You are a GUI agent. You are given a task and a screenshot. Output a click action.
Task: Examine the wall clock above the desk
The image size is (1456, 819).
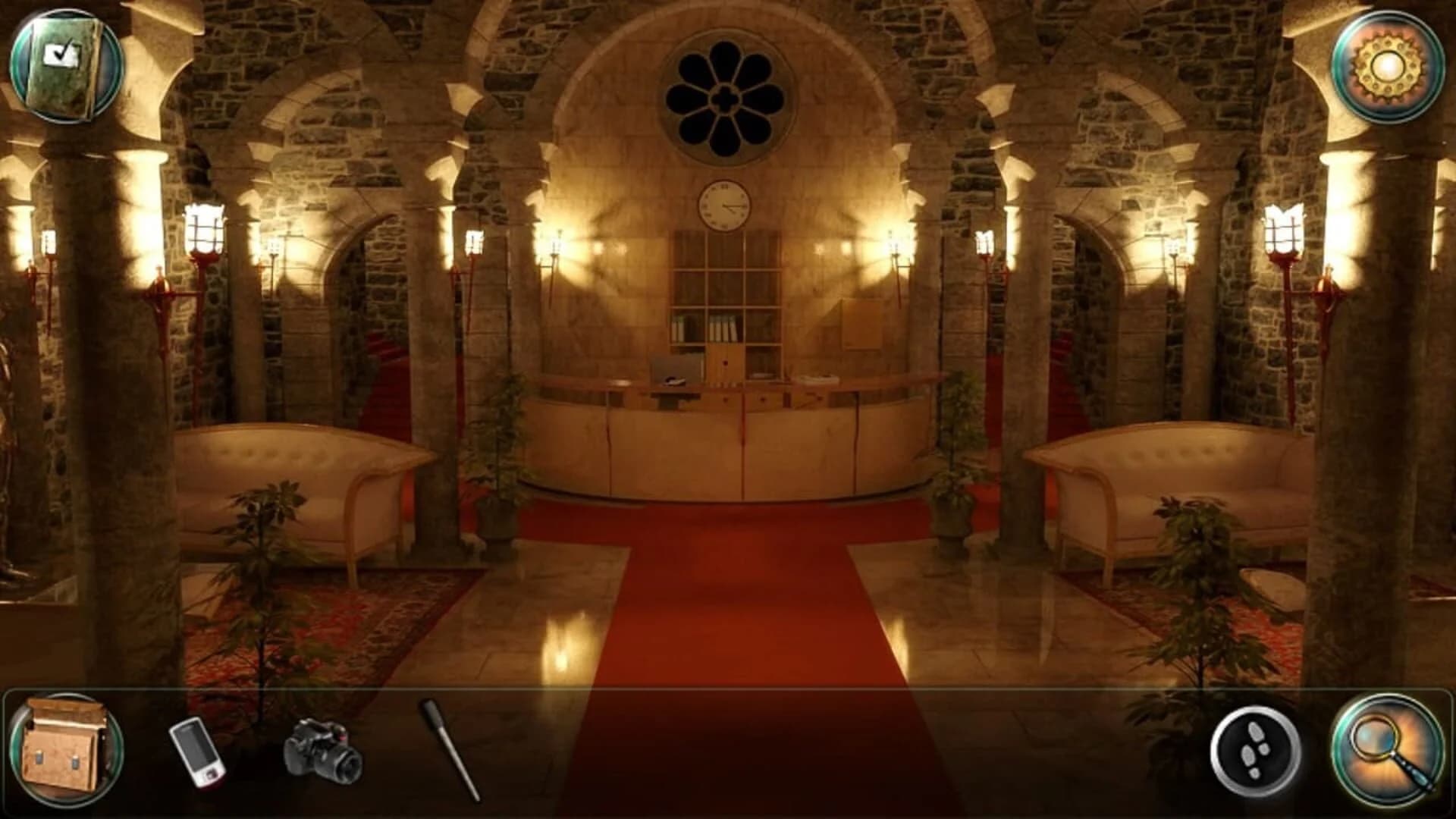point(723,203)
